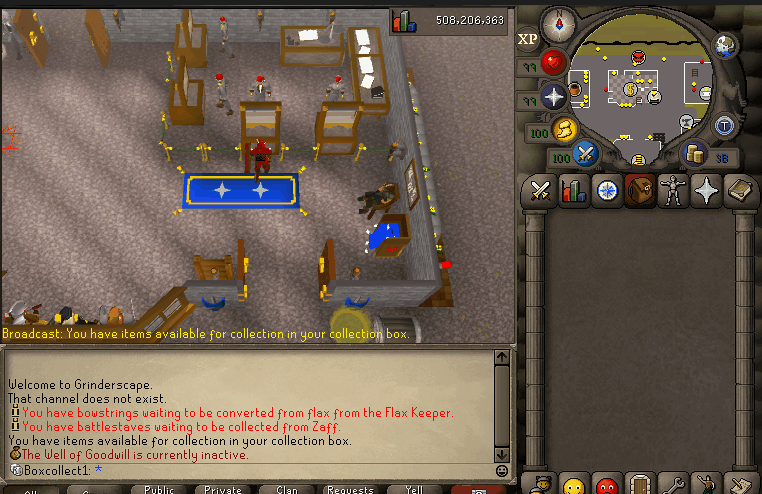This screenshot has width=762, height=494.
Task: Activate the crossed swords special attack orb
Action: 584,155
